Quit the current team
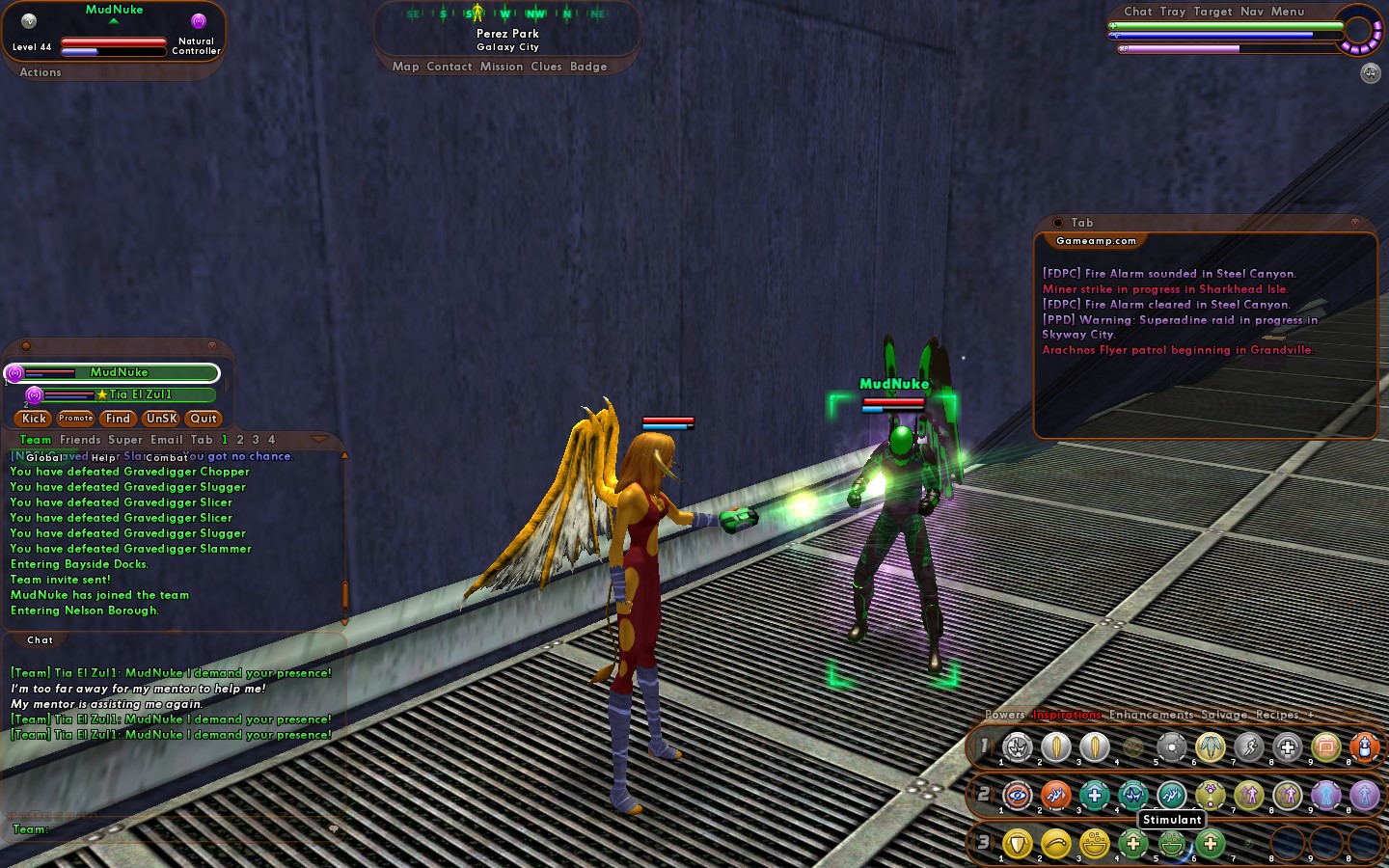The width and height of the screenshot is (1389, 868). point(204,419)
